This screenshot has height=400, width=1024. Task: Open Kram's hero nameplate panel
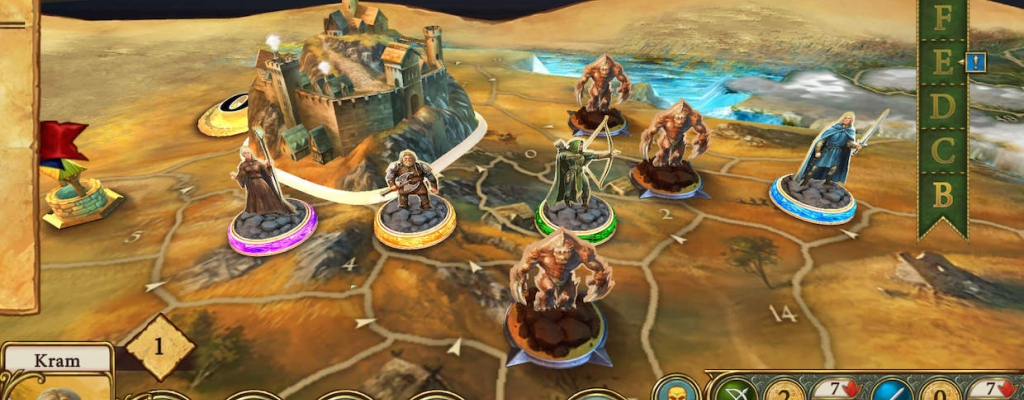pyautogui.click(x=56, y=359)
